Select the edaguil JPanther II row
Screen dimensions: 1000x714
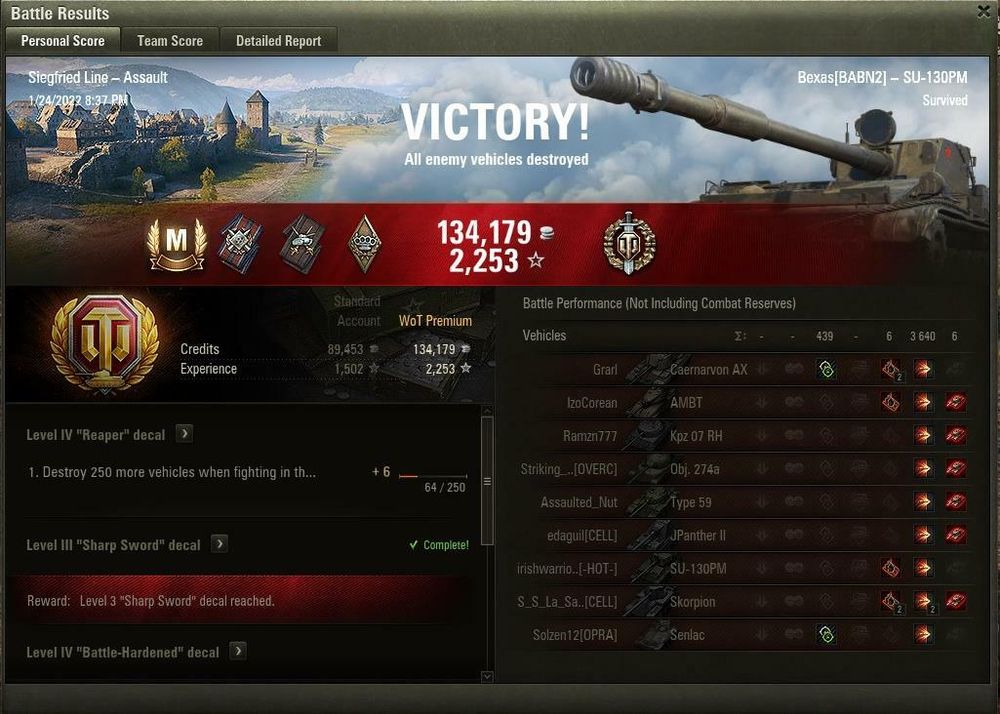point(698,535)
